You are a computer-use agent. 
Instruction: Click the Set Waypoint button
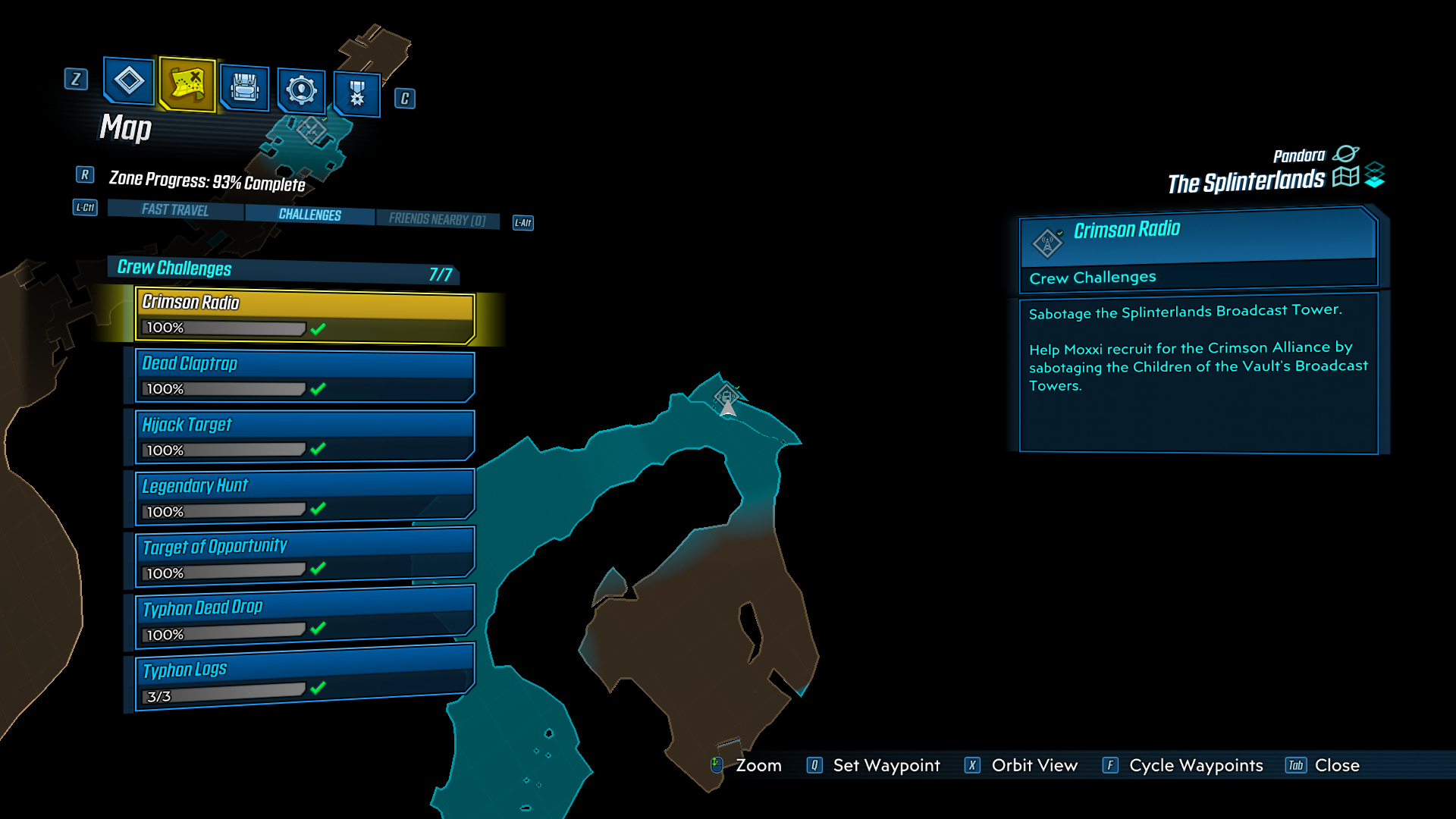tap(885, 765)
